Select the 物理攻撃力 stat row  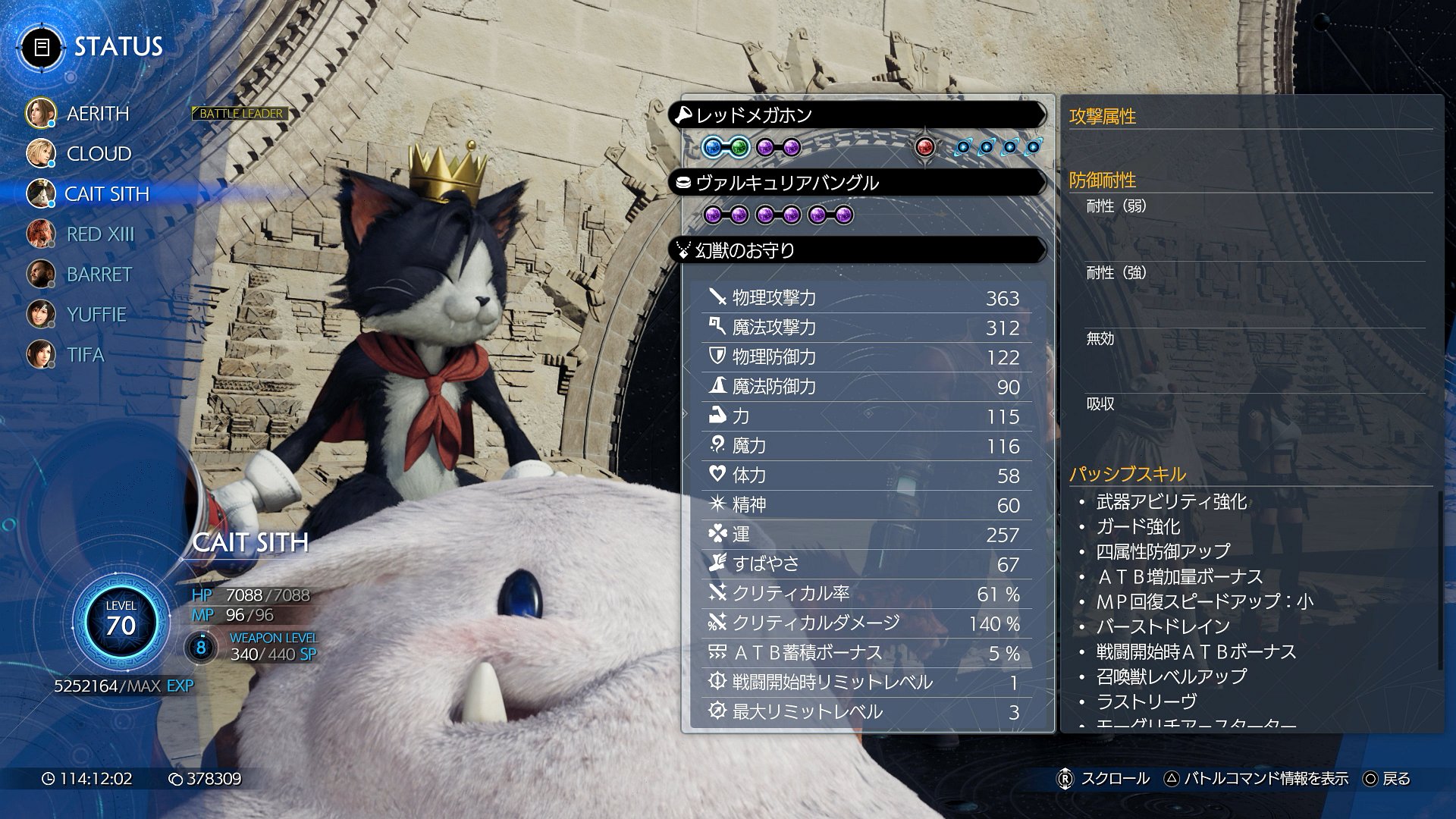click(x=864, y=298)
